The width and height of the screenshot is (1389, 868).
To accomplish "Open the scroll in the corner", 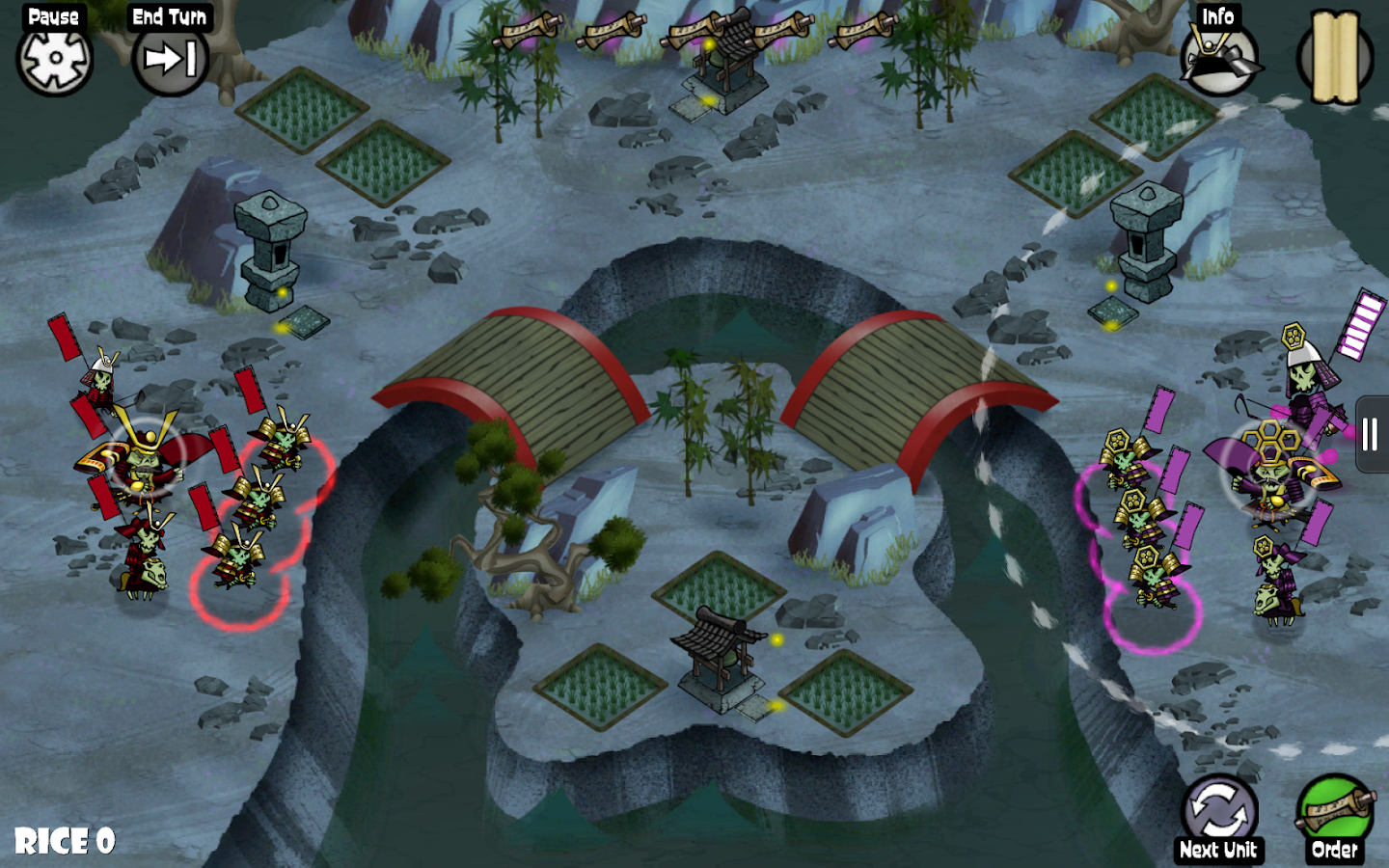I will click(1335, 57).
